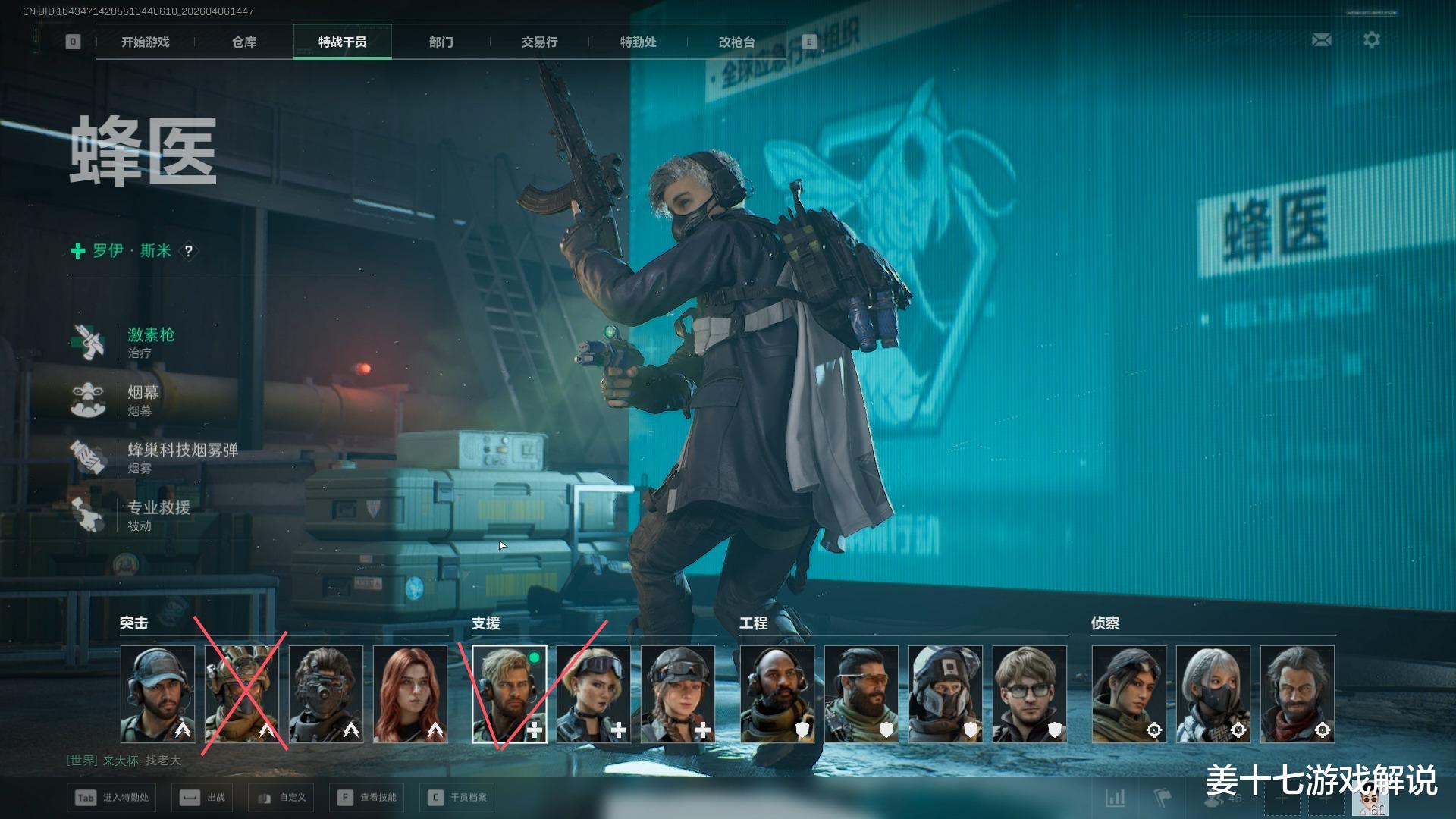Pick the engineer operator wearing glasses
Viewport: 1456px width, 819px height.
[x=1029, y=694]
